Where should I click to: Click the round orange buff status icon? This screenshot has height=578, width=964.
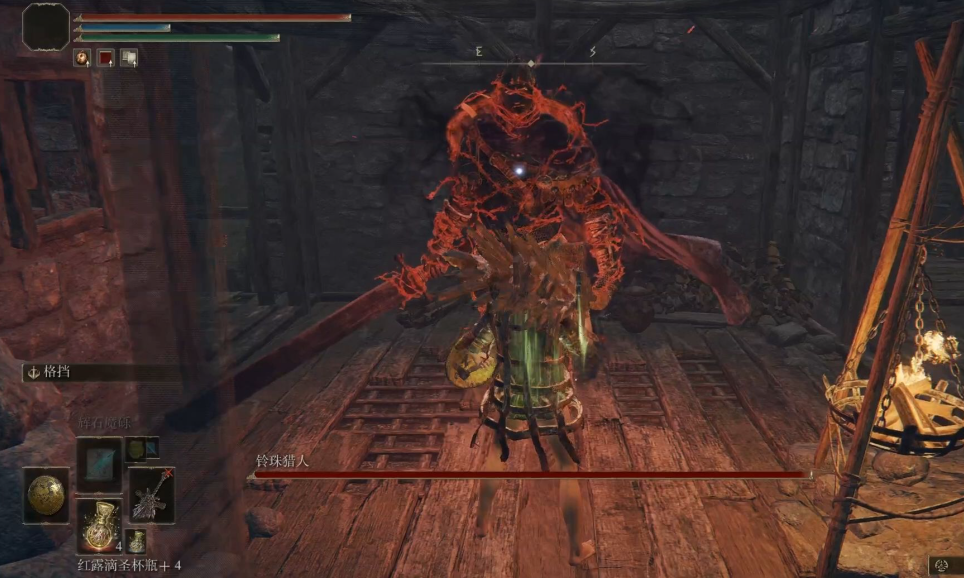pos(82,58)
